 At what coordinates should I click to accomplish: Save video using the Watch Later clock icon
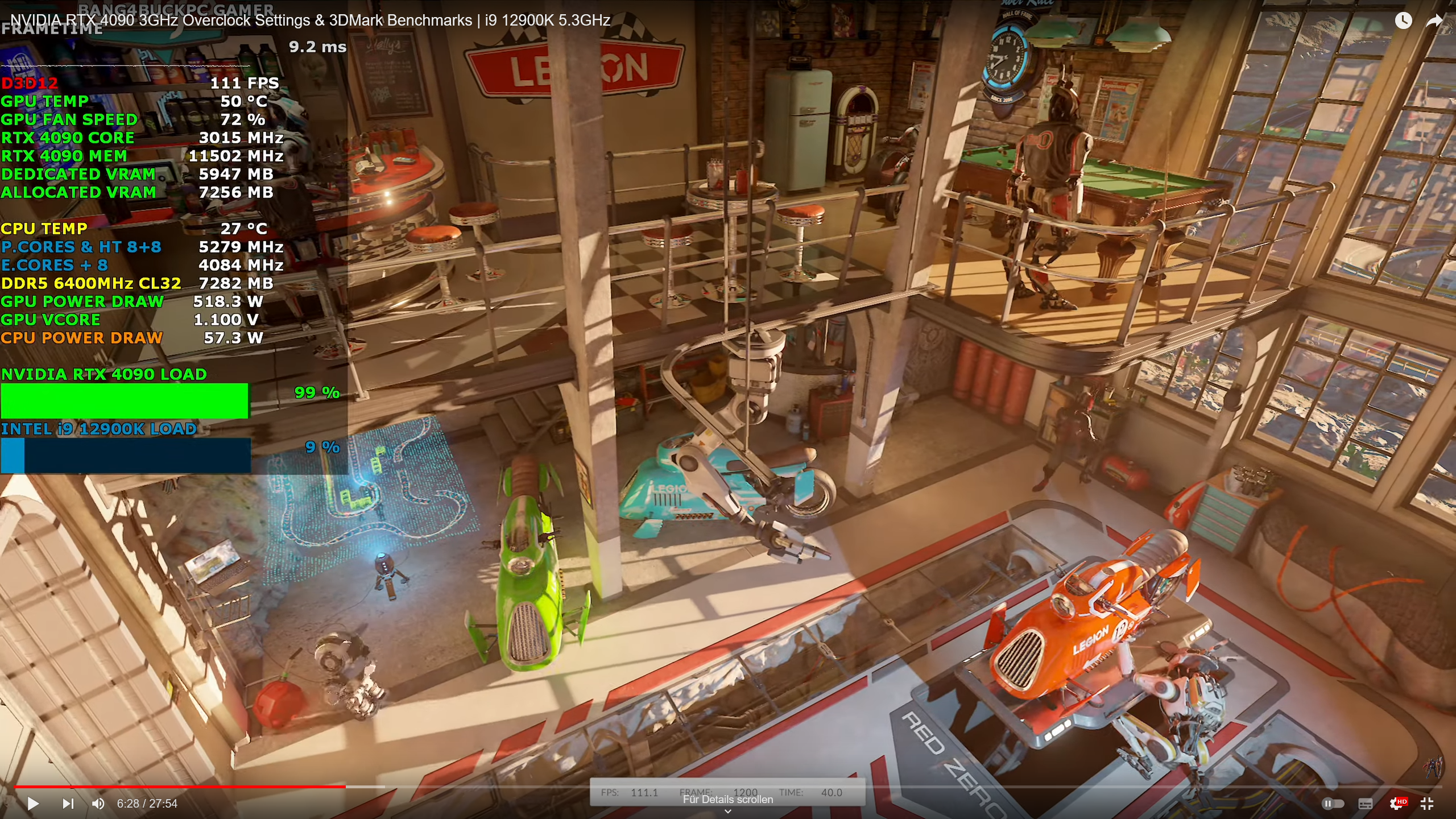[1403, 21]
